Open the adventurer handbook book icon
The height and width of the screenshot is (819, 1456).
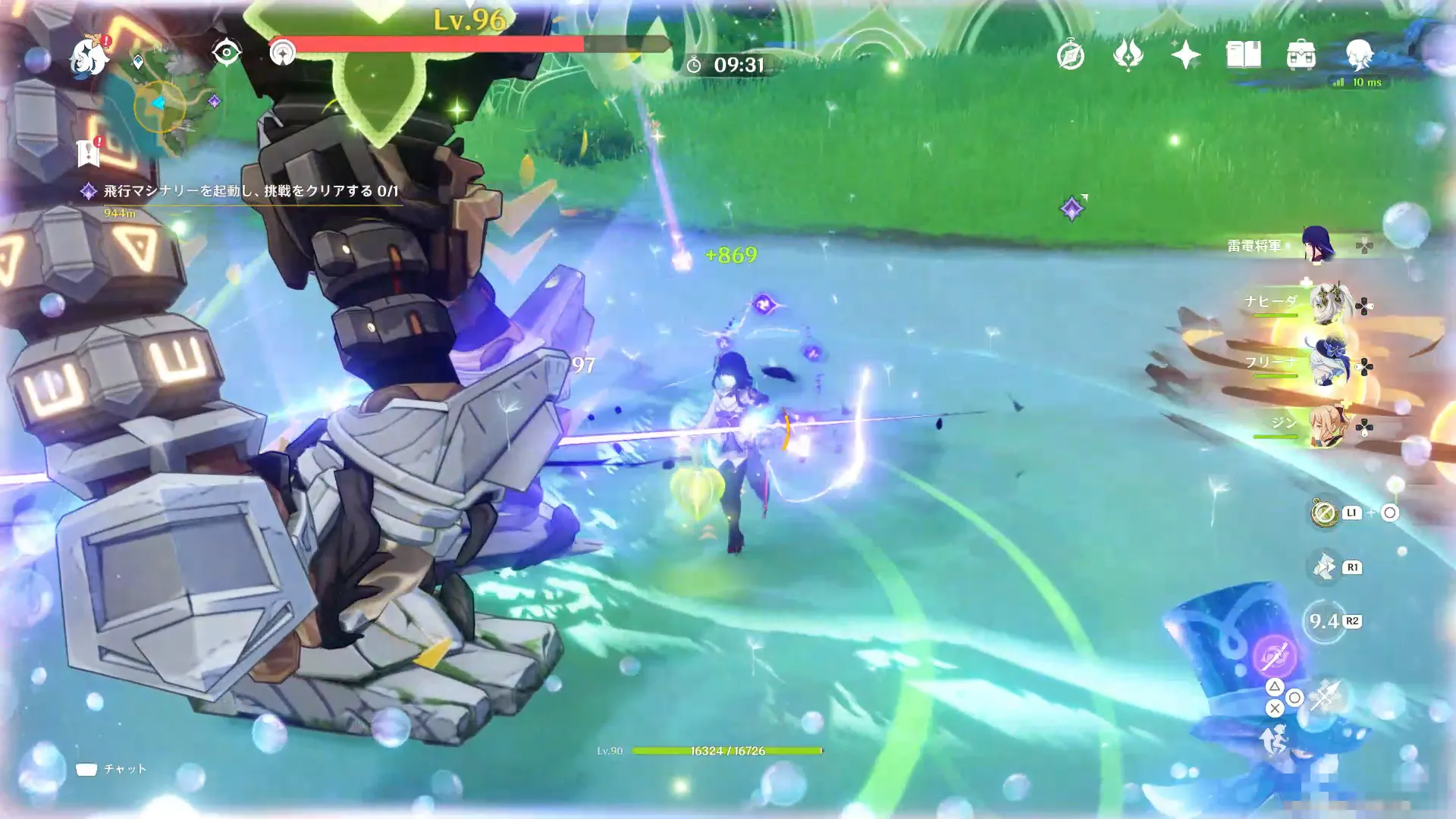(1243, 55)
